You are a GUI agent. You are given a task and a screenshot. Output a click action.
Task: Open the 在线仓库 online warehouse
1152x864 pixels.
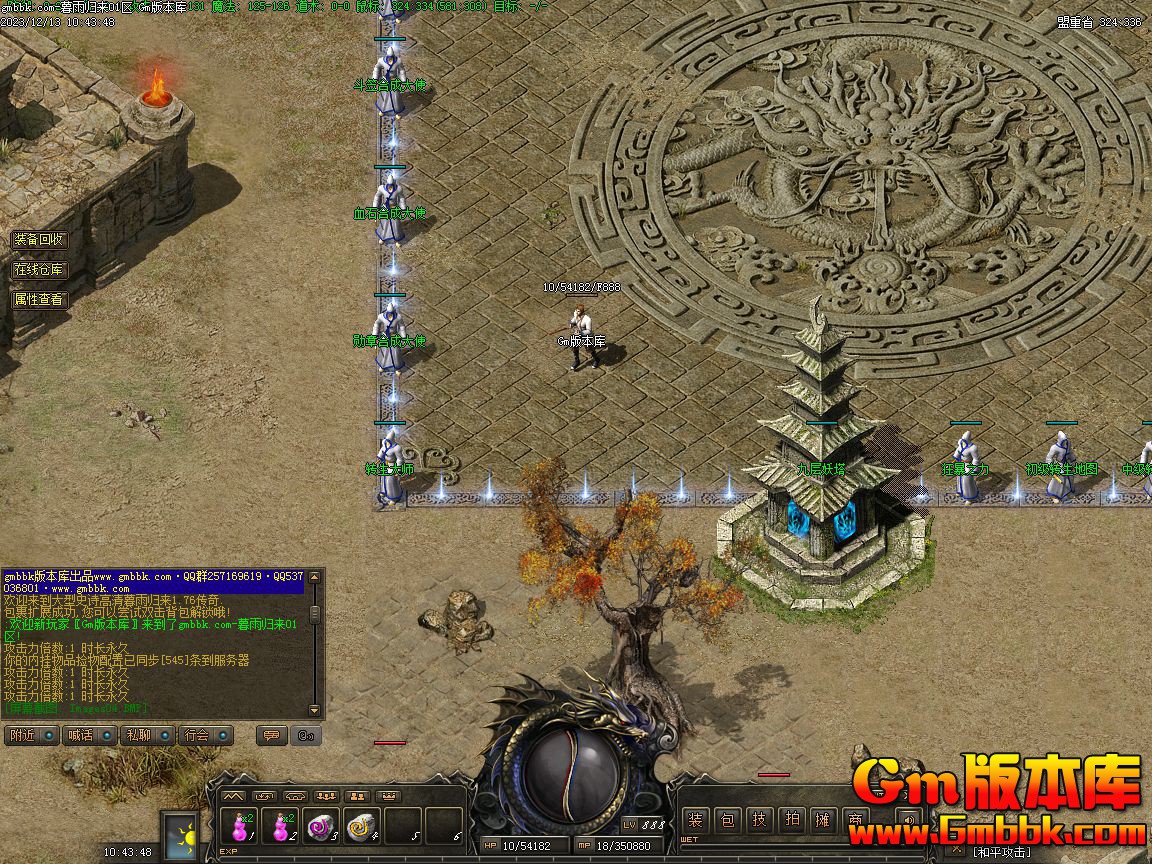click(x=39, y=270)
